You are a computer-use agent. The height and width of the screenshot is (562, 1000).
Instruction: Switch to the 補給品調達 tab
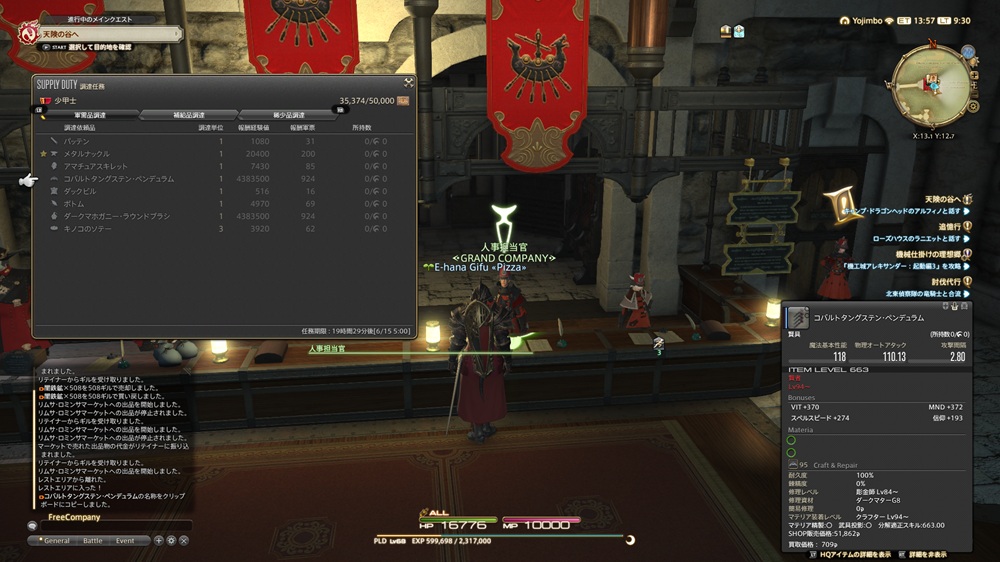pyautogui.click(x=189, y=115)
